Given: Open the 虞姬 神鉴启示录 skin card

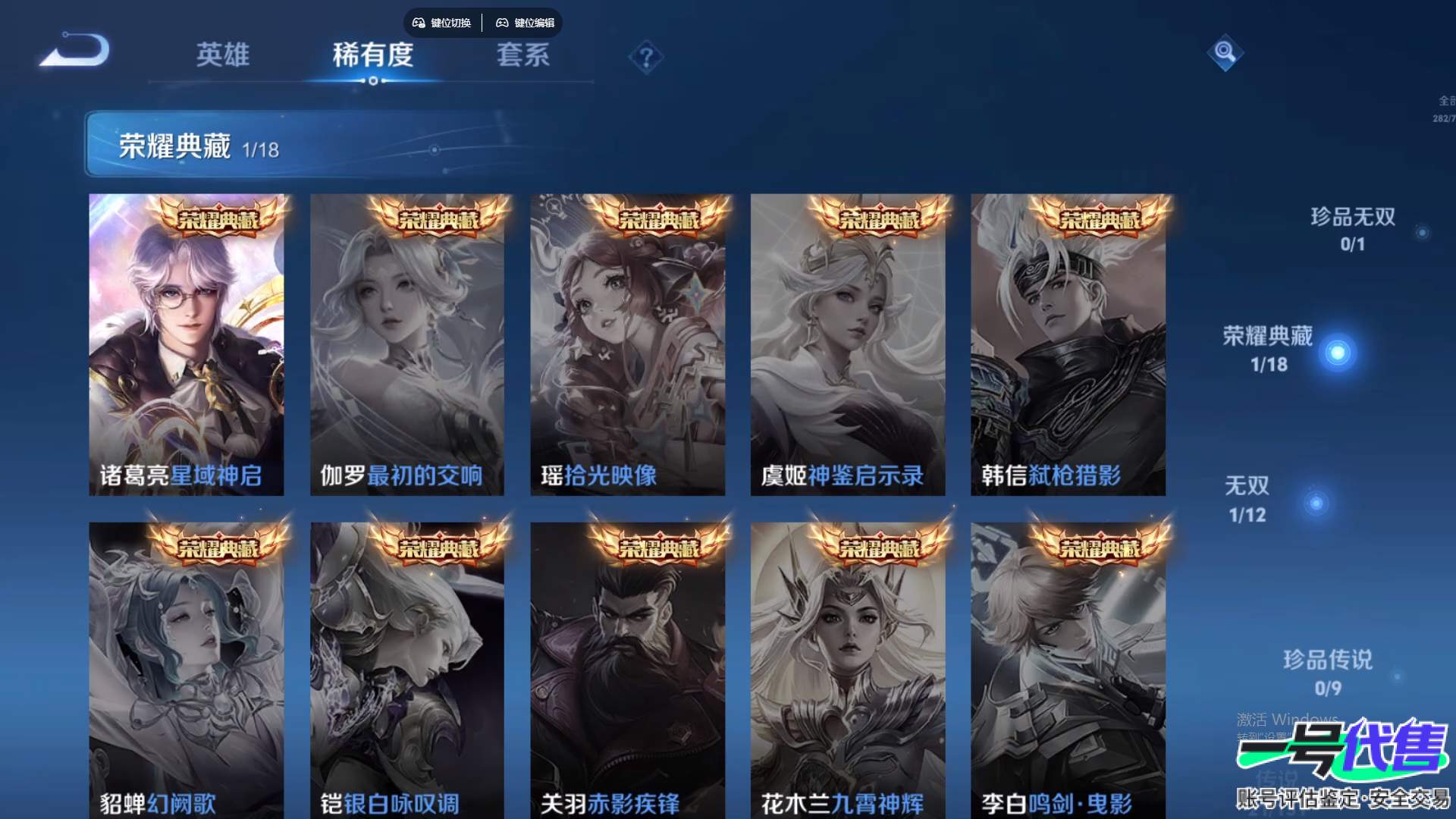Looking at the screenshot, I should (848, 344).
